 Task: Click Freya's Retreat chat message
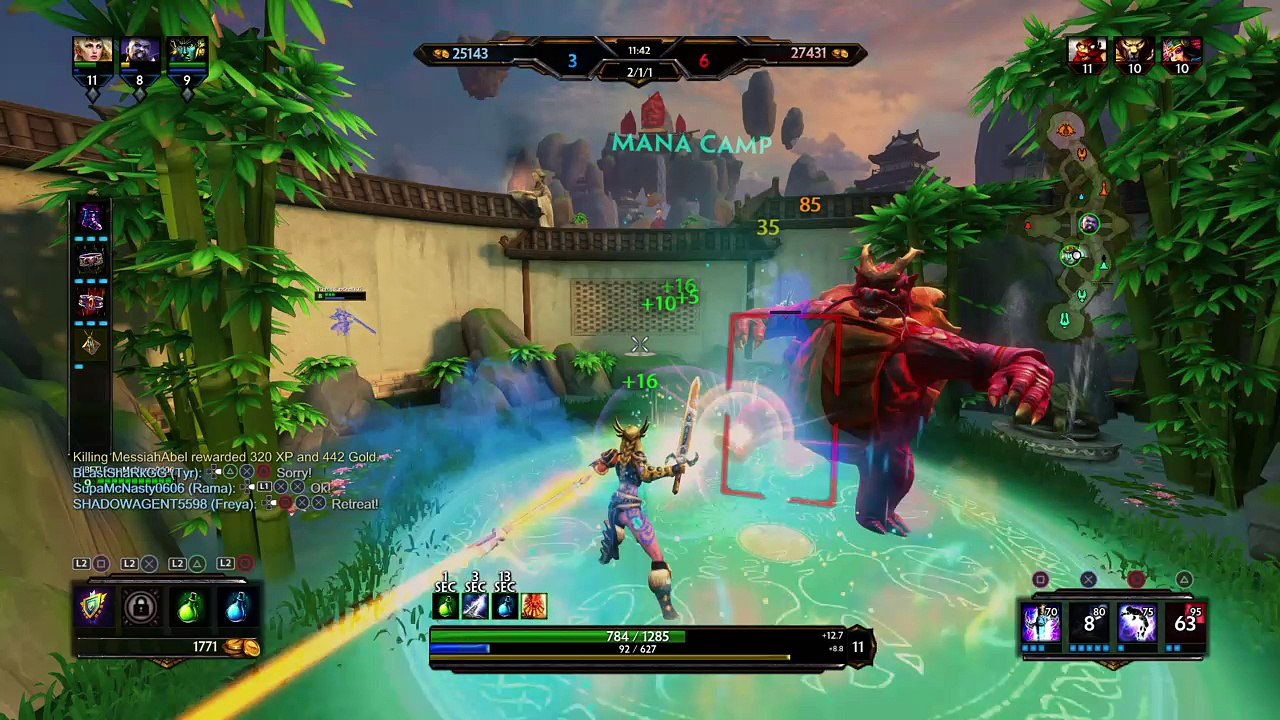226,504
